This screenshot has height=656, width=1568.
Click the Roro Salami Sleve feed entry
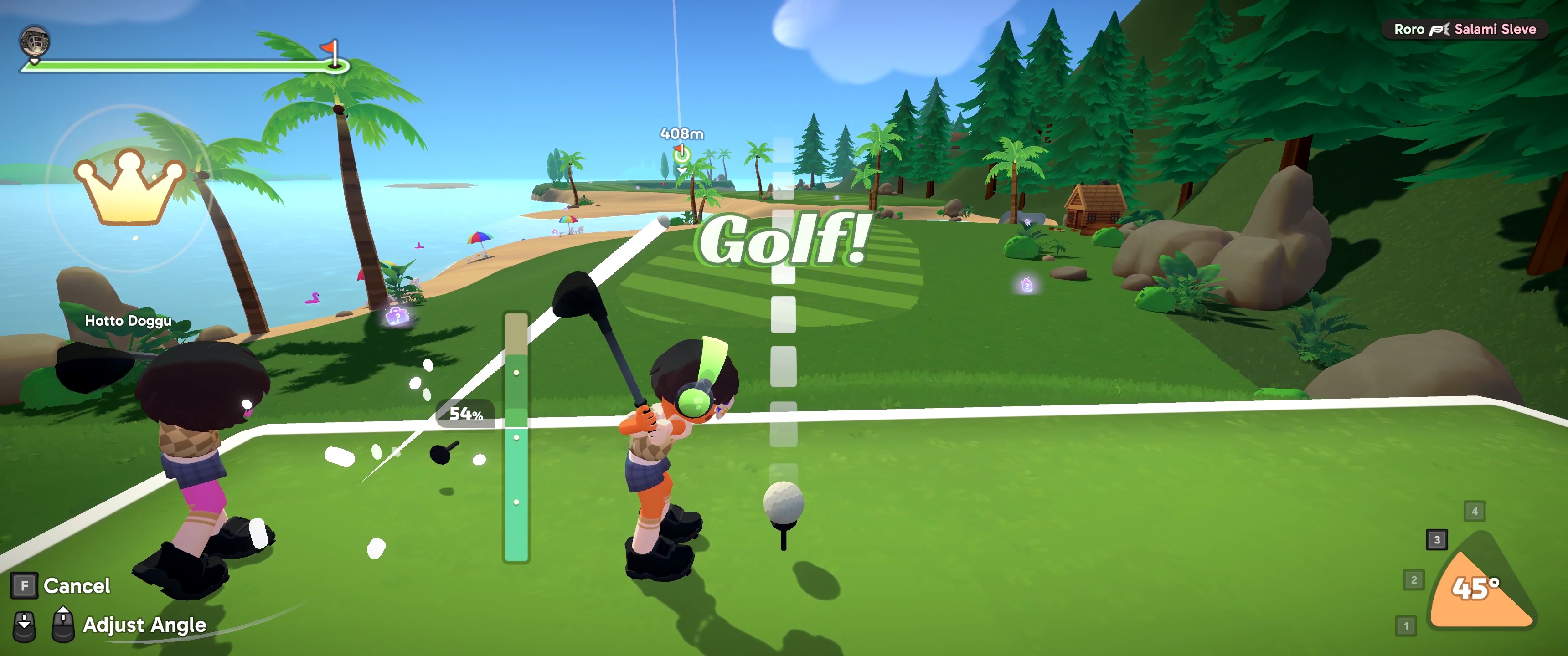[x=1465, y=29]
